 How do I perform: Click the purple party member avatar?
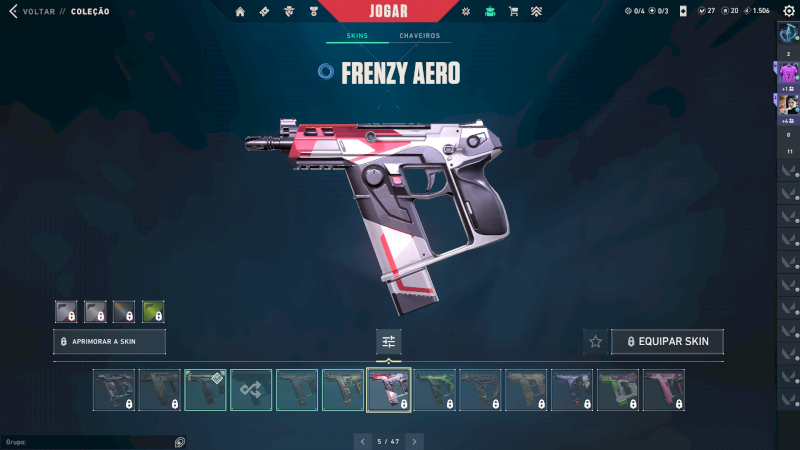[788, 73]
